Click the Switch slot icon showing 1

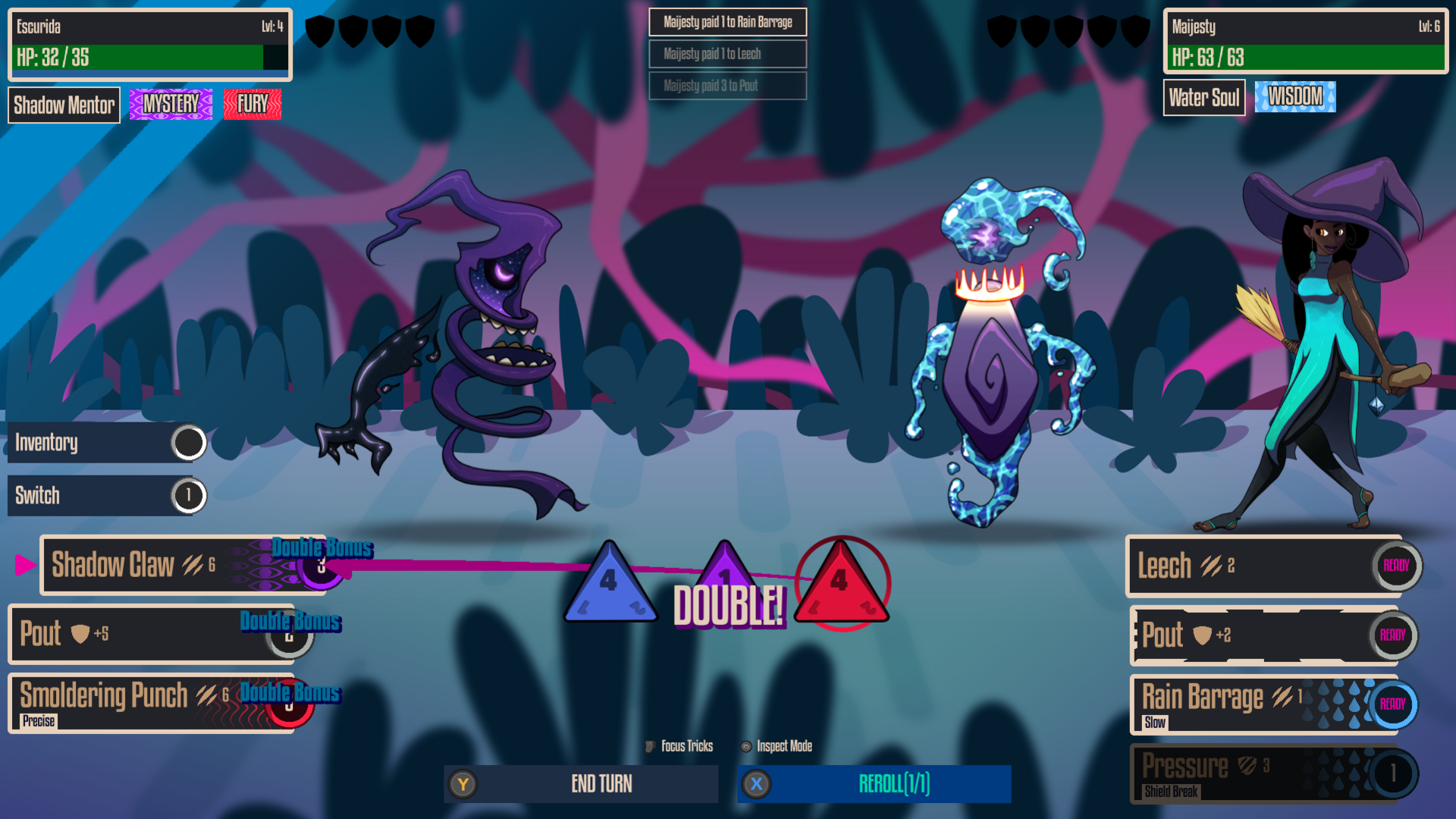[187, 495]
